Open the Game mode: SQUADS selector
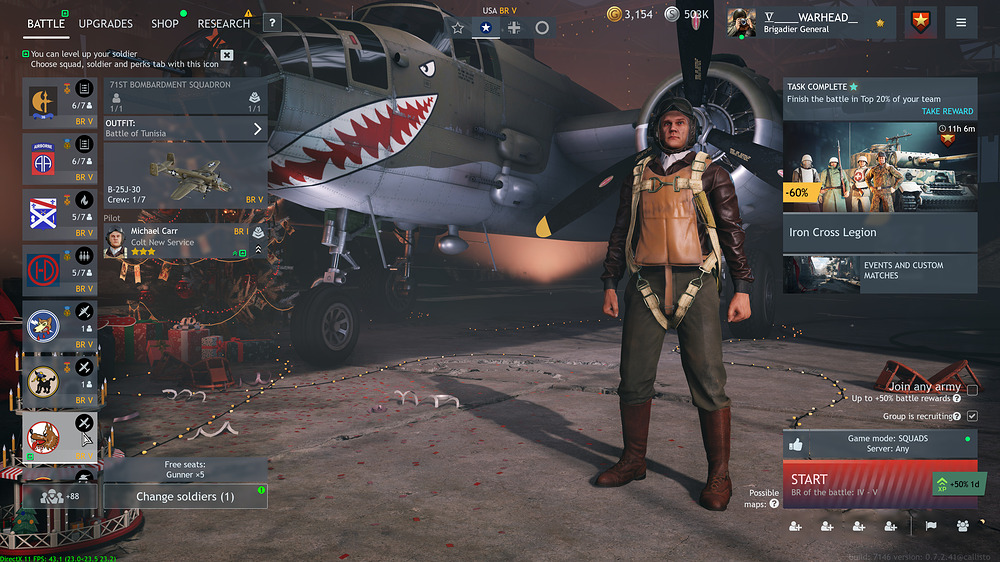The image size is (1000, 562). (880, 444)
